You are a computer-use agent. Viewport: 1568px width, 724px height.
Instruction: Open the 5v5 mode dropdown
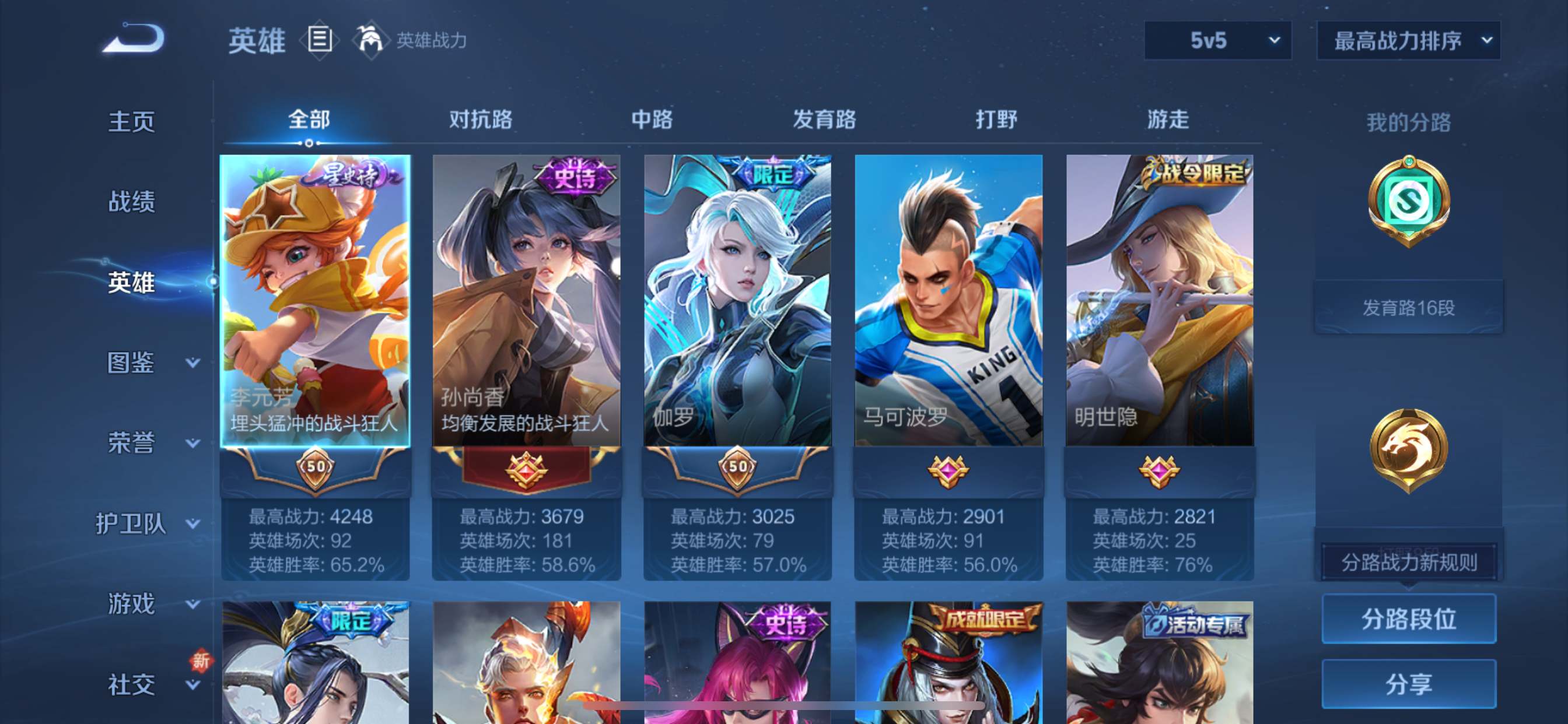(1217, 41)
